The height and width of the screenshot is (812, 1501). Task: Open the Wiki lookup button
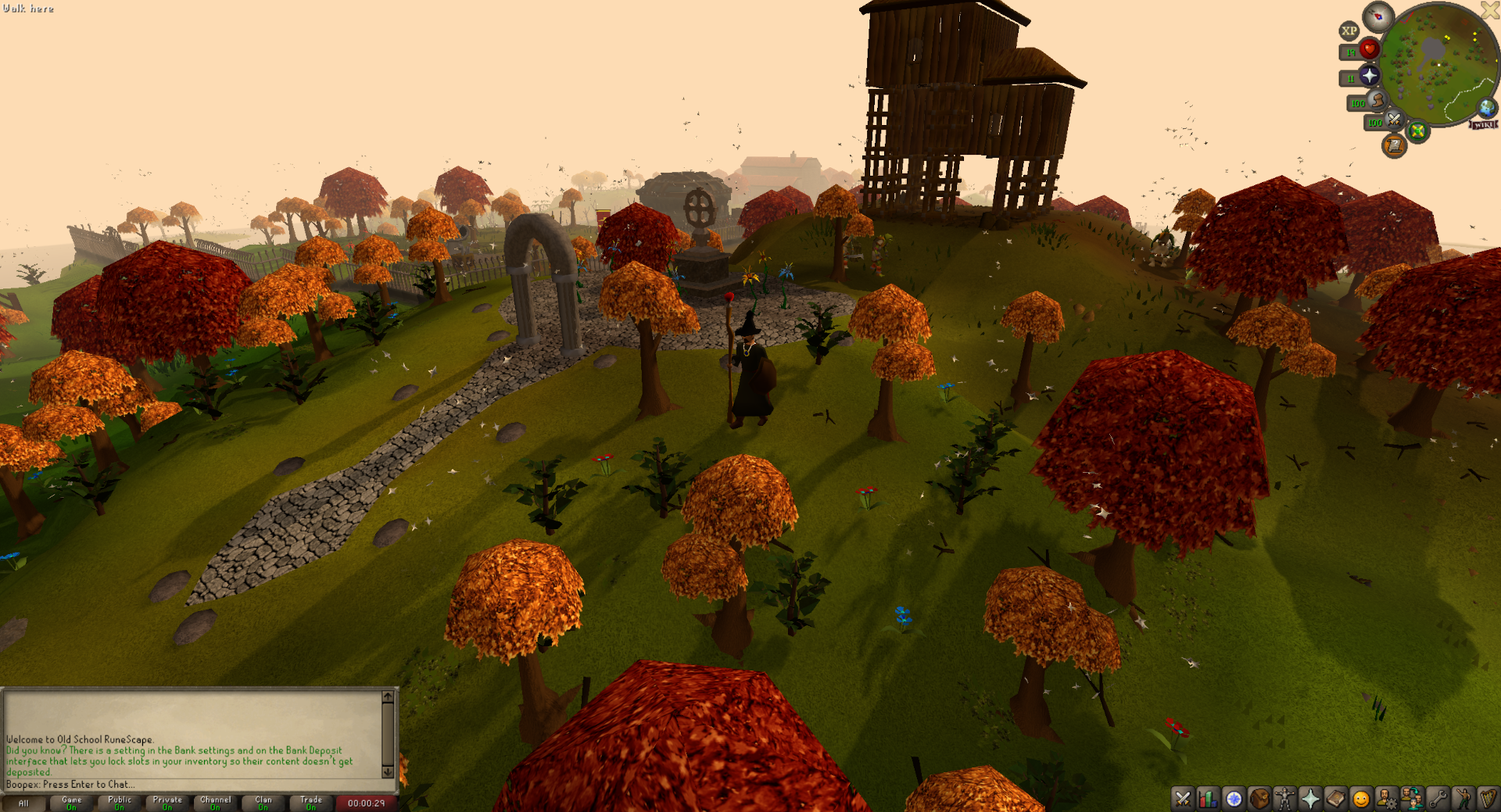[x=1483, y=124]
